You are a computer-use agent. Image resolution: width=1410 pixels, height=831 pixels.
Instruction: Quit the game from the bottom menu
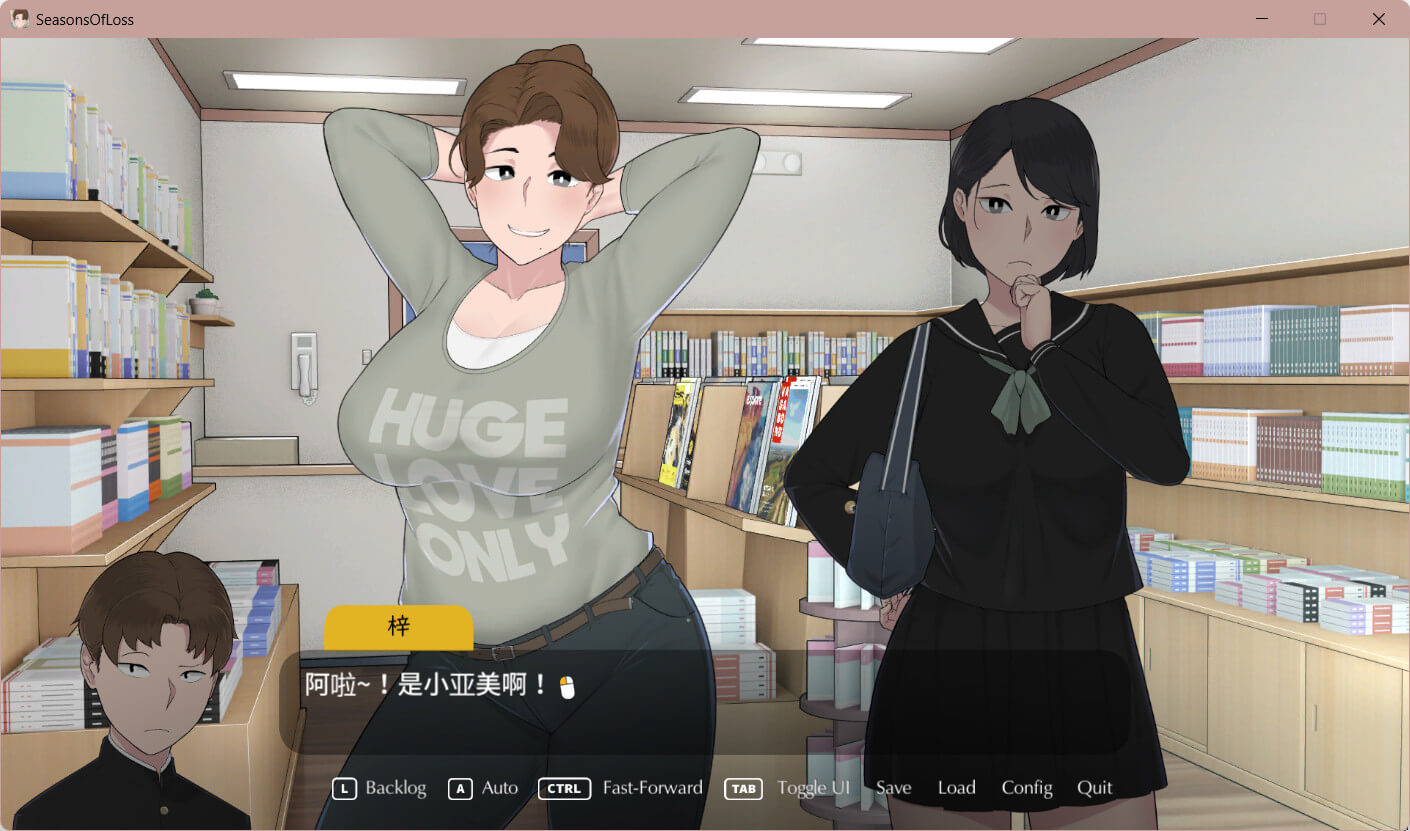(x=1094, y=788)
